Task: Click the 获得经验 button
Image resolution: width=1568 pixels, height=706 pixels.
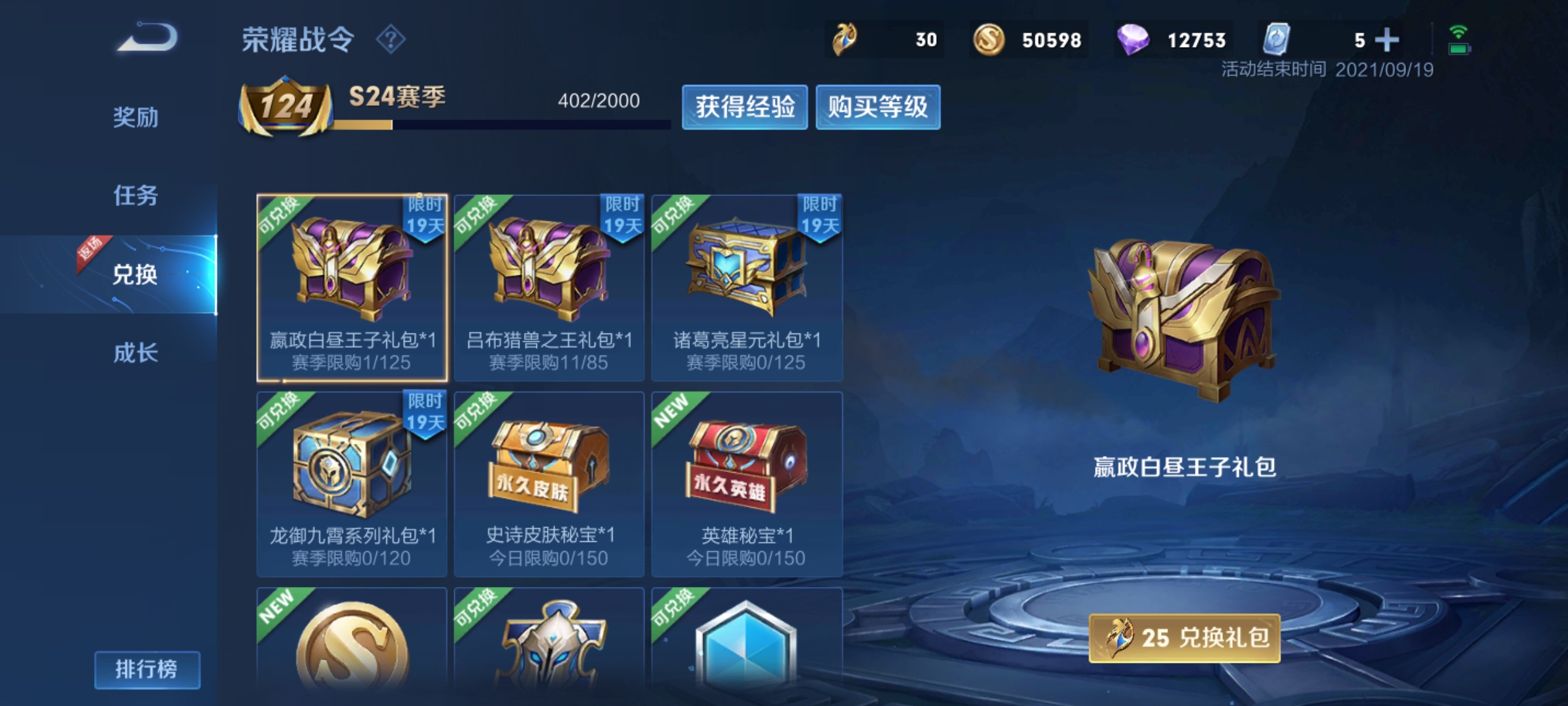Action: point(745,107)
